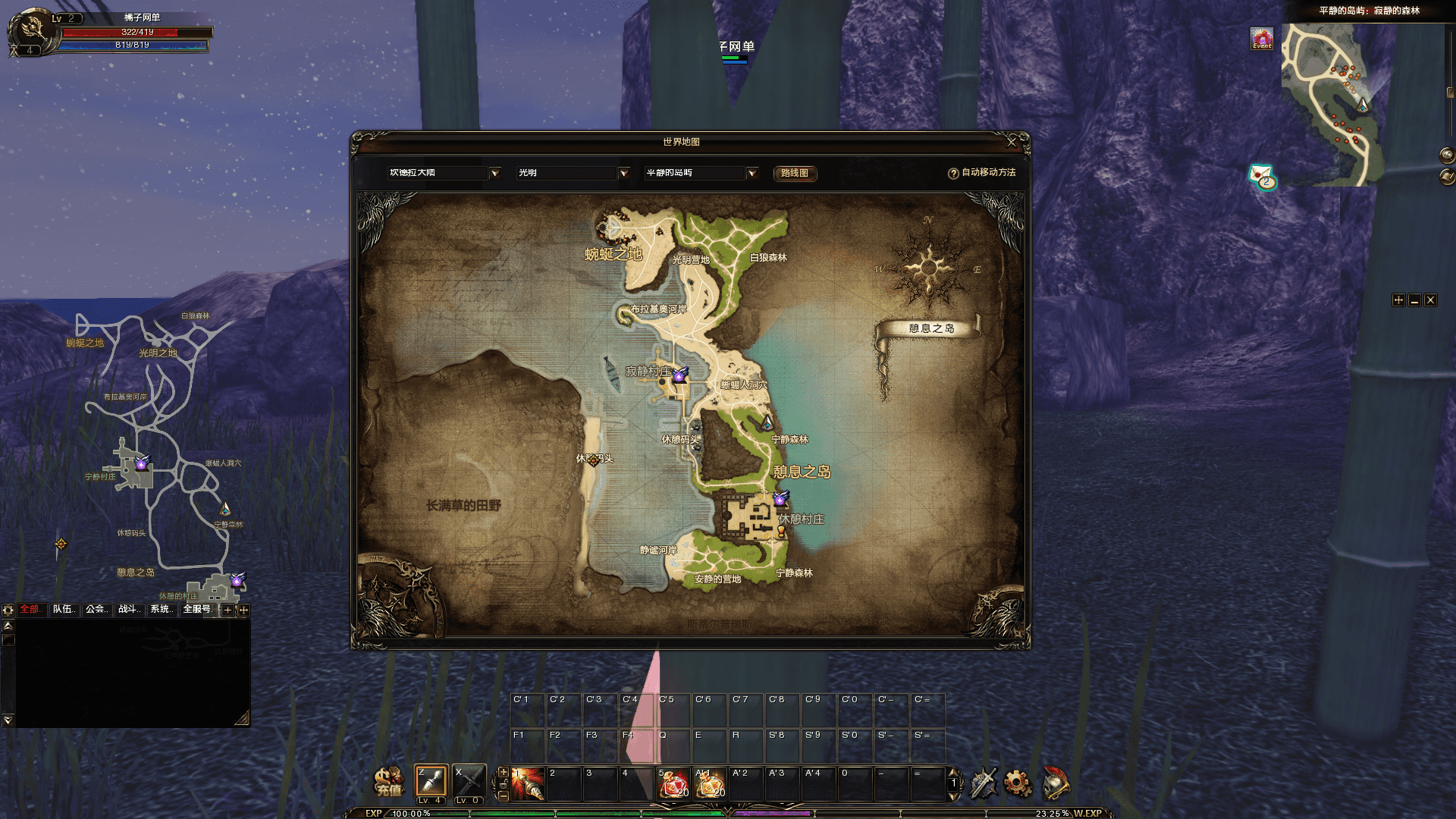1456x819 pixels.
Task: Select the 公会 guild chat tab
Action: pyautogui.click(x=96, y=610)
